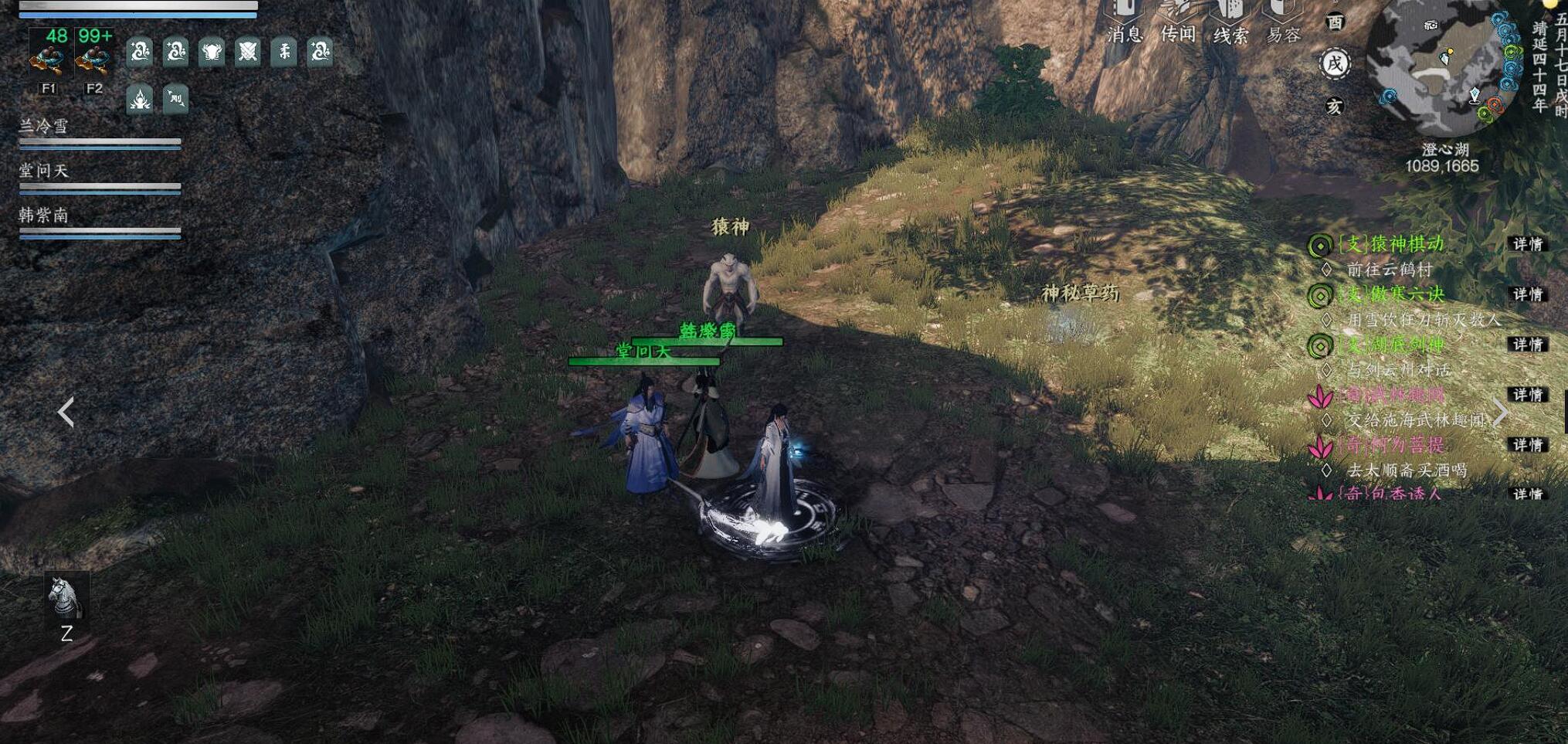Select the 猿神棋动 quest tracker entry
This screenshot has height=744, width=1568.
tap(1391, 244)
